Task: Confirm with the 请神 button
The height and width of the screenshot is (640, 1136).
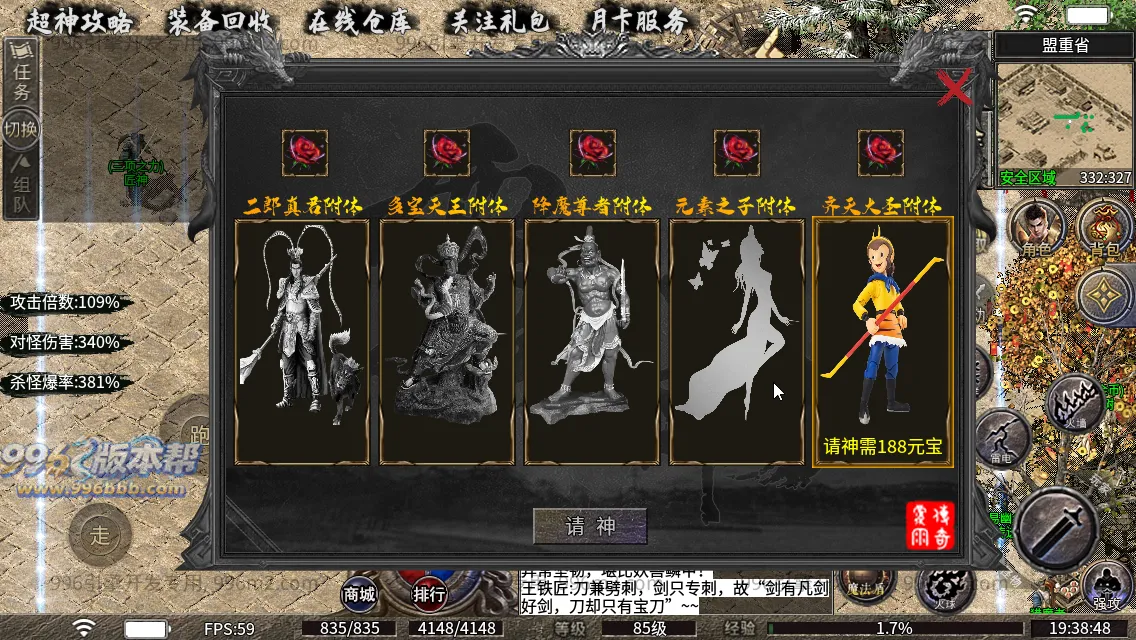Action: [x=590, y=526]
